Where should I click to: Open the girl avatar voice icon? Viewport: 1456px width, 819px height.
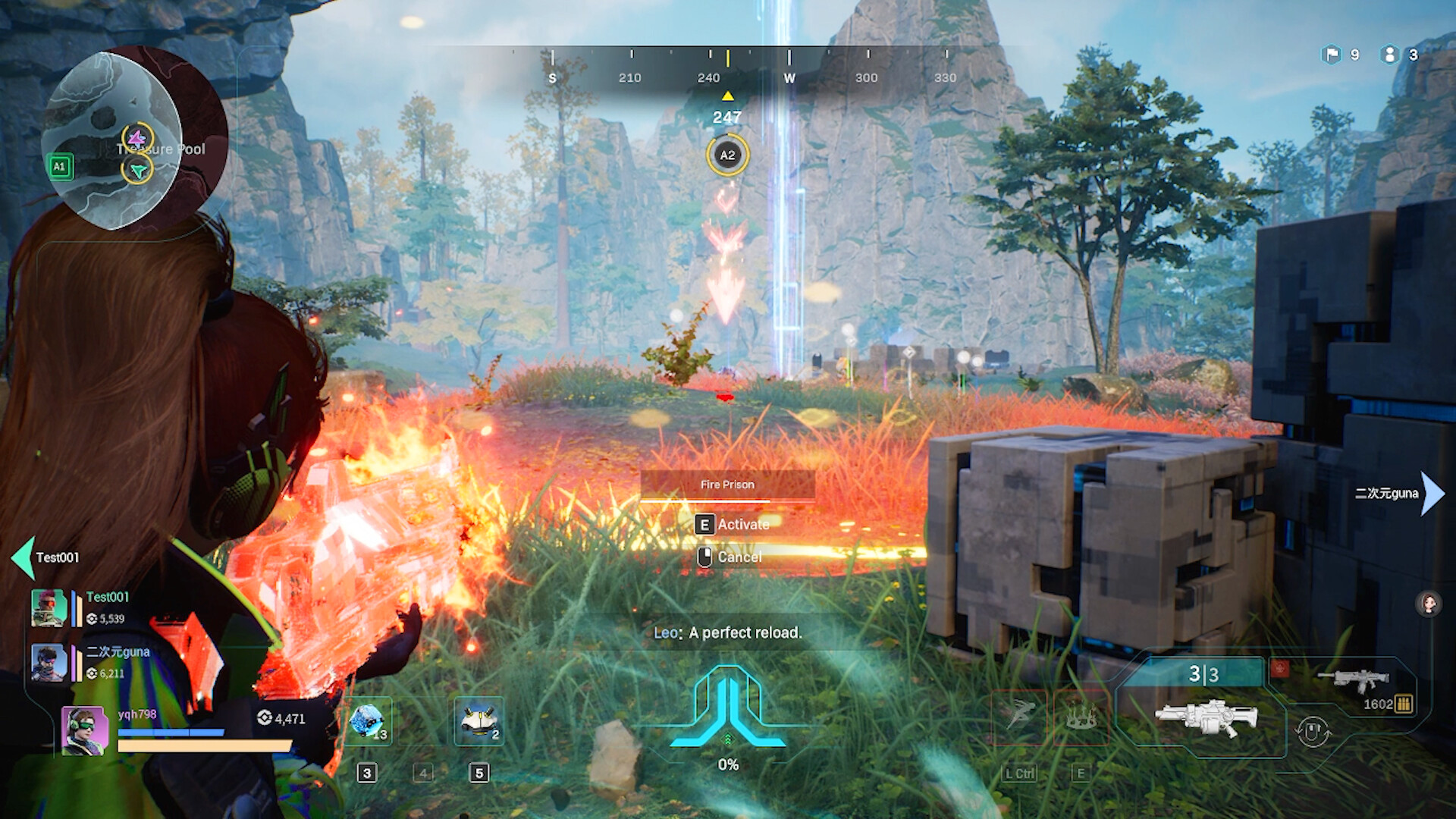point(1429,604)
